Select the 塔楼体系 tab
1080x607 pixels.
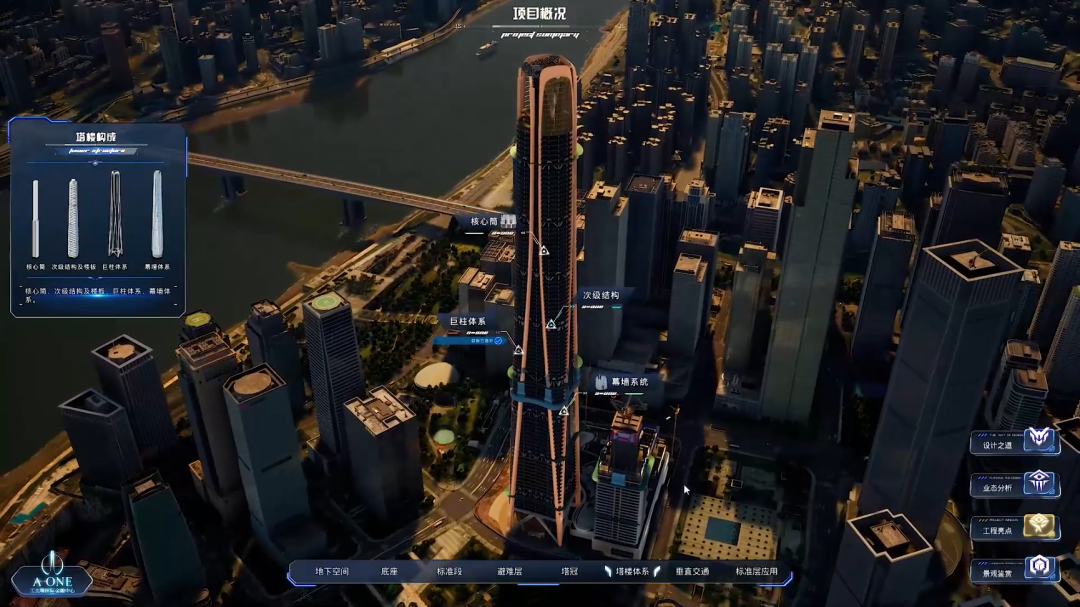(x=632, y=572)
